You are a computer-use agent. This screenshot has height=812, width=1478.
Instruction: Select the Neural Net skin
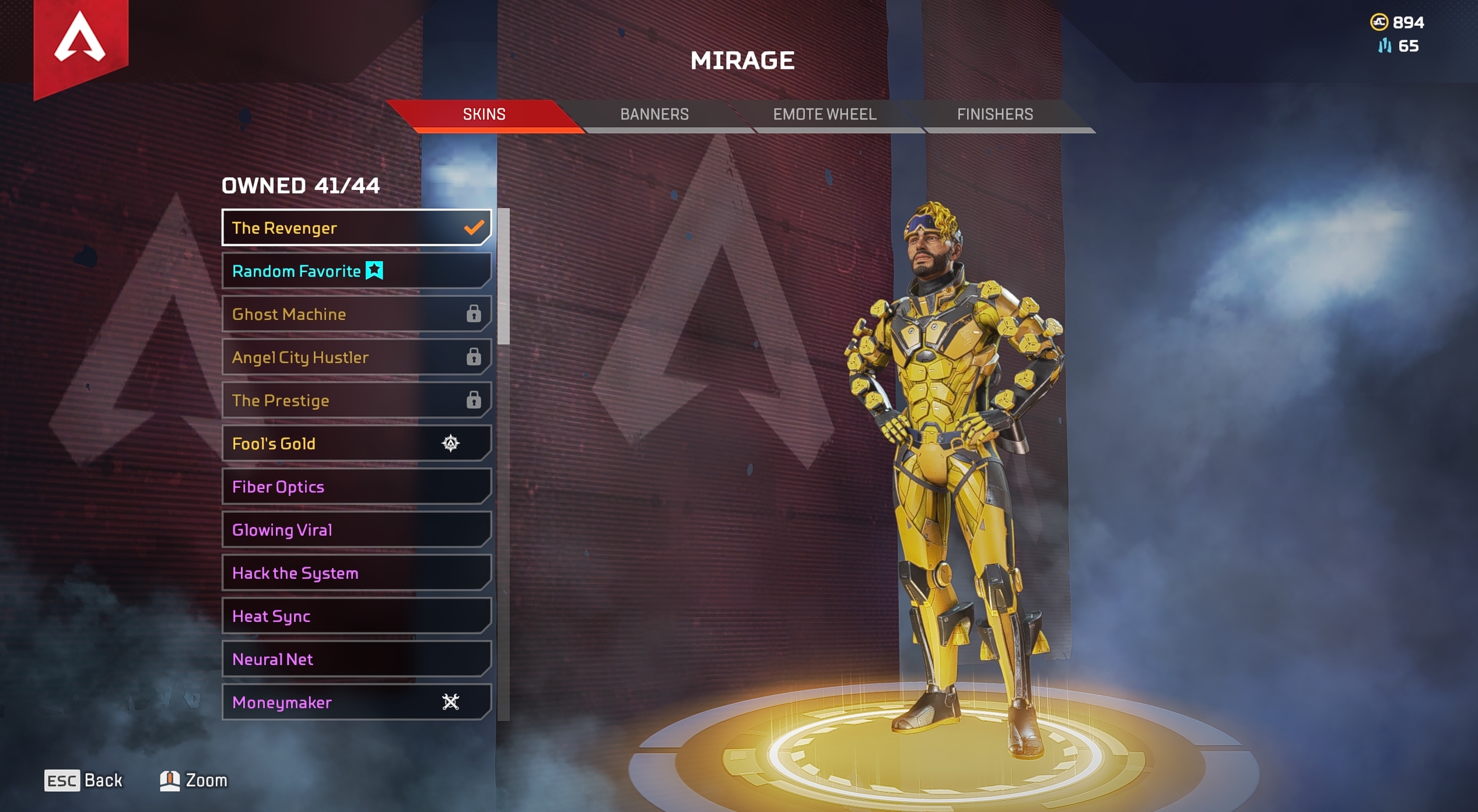(x=356, y=659)
